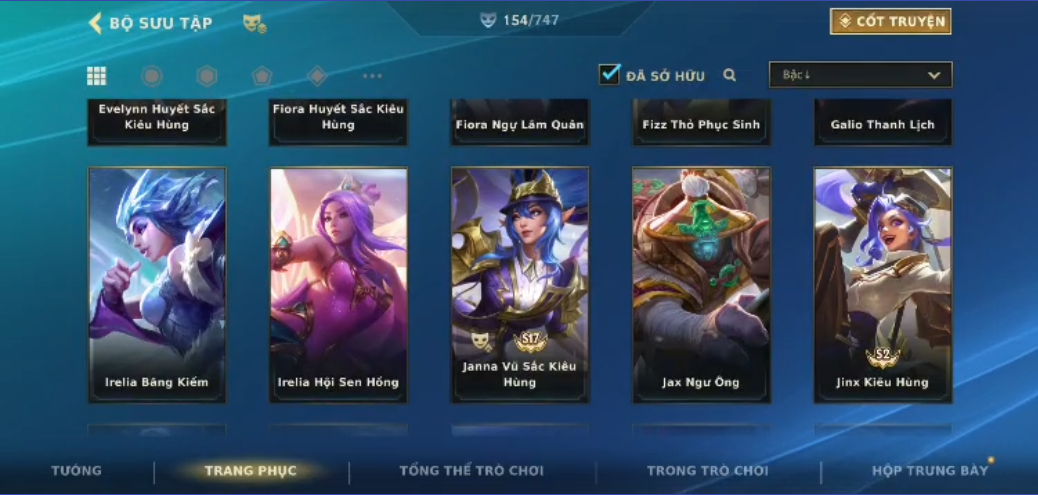Viewport: 1038px width, 495px height.
Task: Switch to the Tướng tab
Action: click(77, 470)
